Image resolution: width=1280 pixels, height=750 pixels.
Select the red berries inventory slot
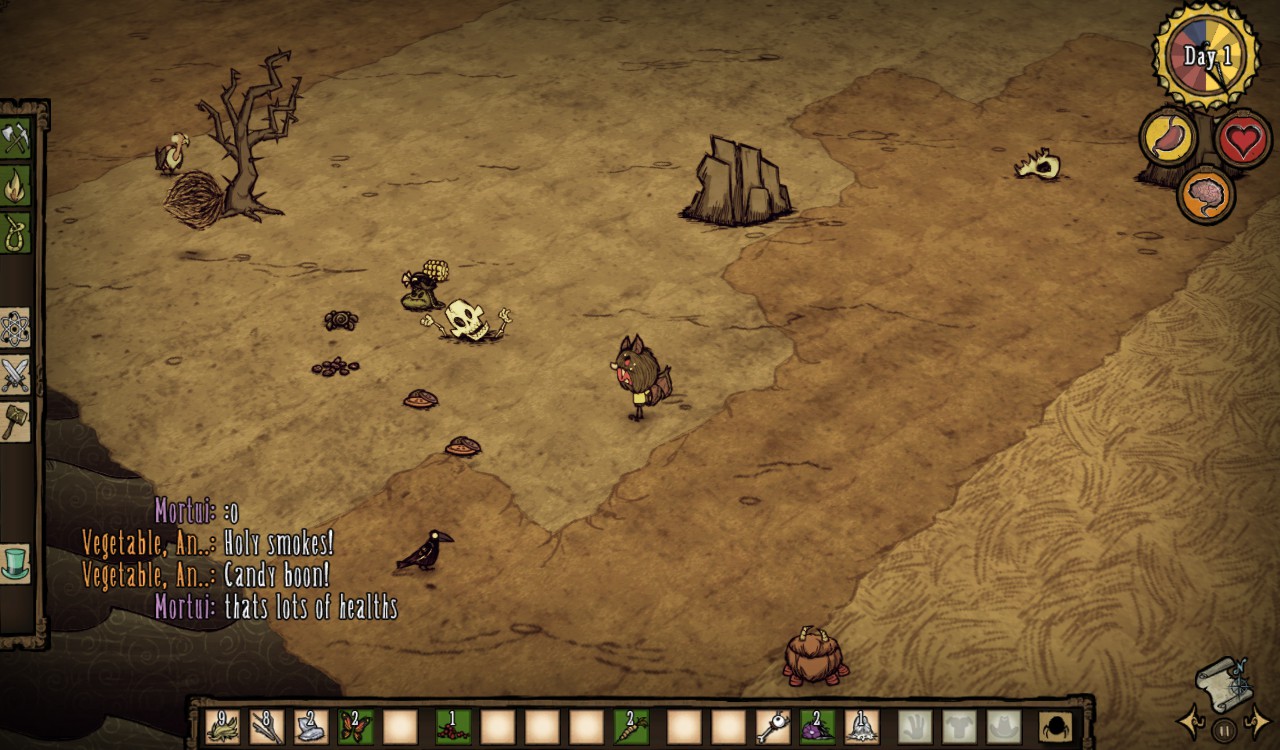pos(453,726)
